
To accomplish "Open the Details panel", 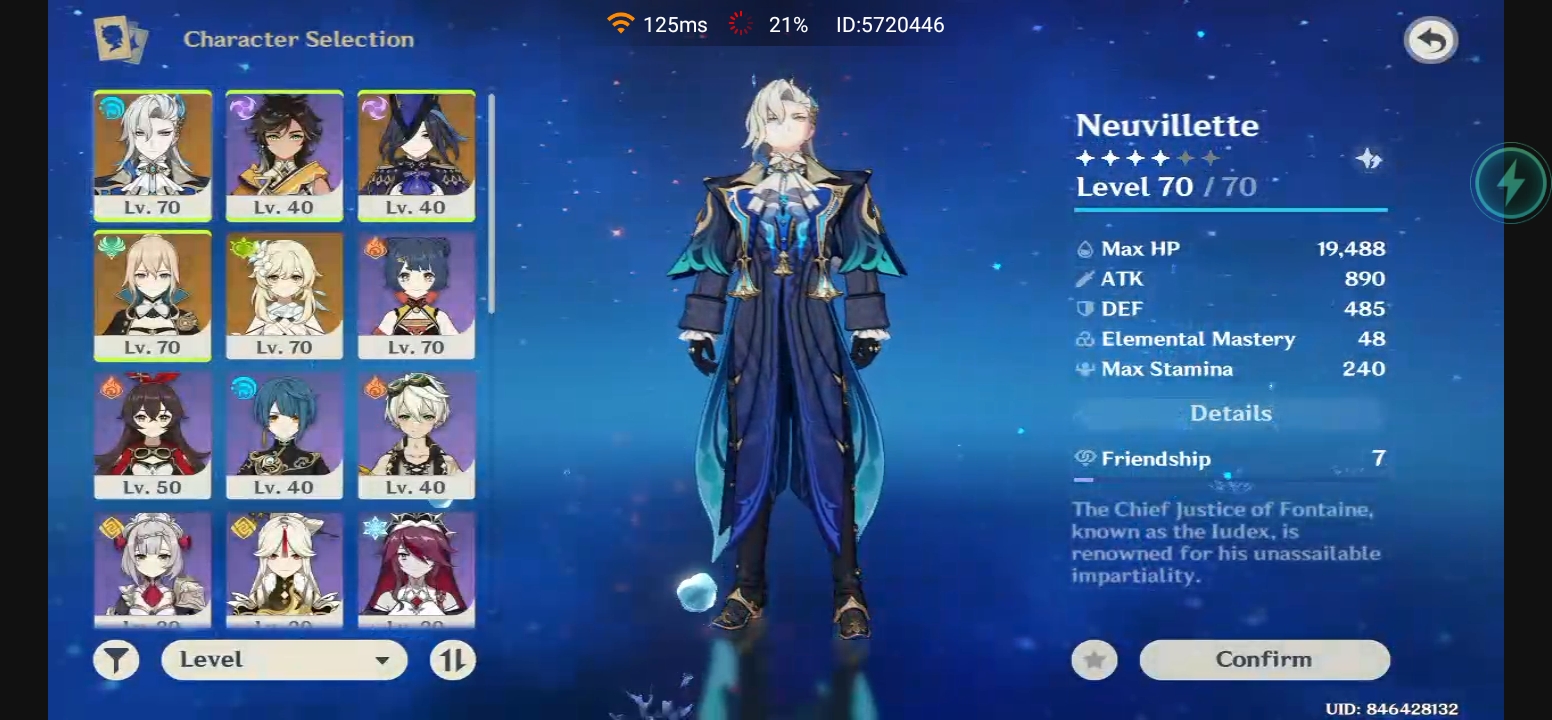I will (1230, 413).
